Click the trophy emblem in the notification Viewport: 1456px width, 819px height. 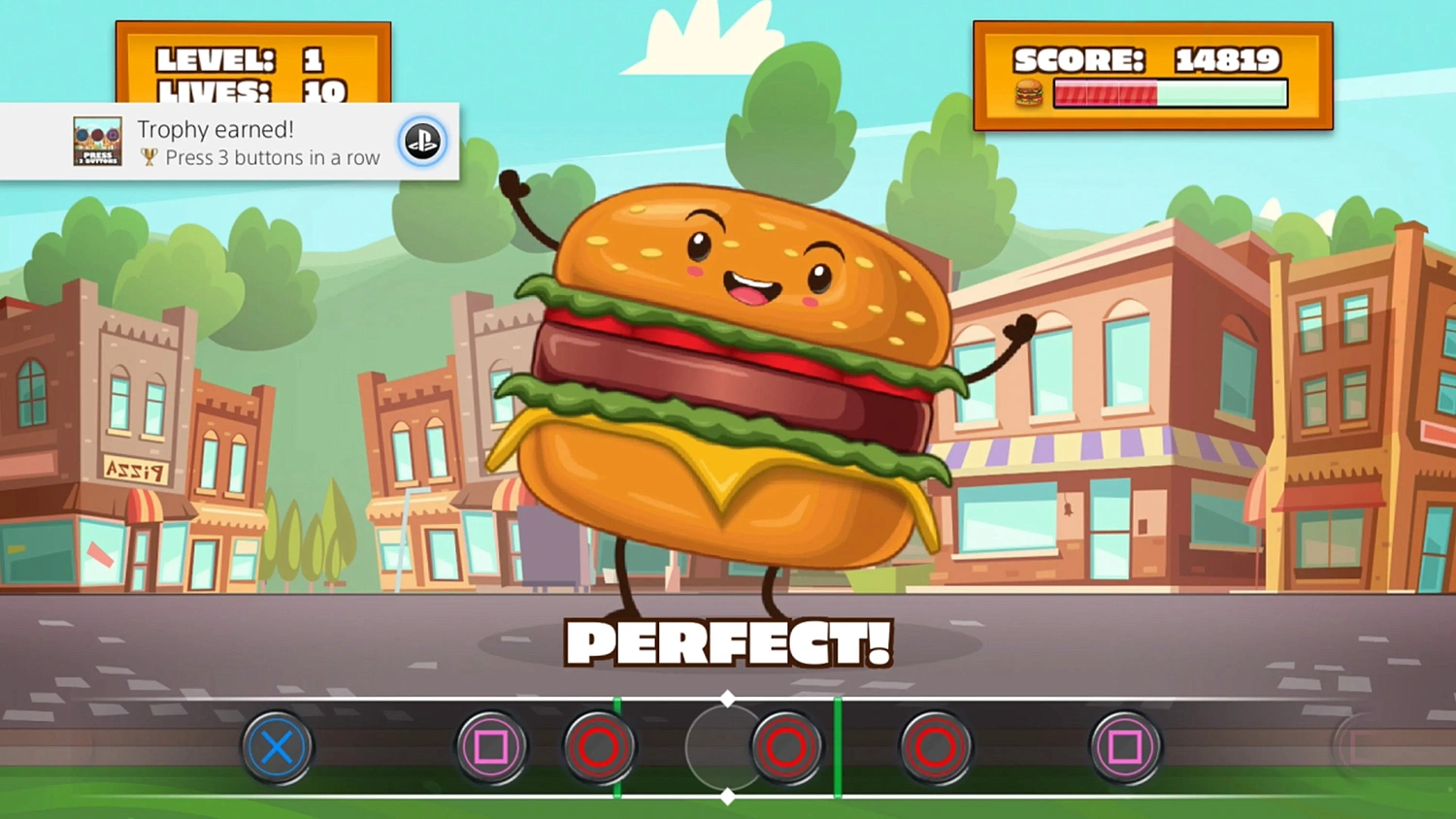coord(148,157)
